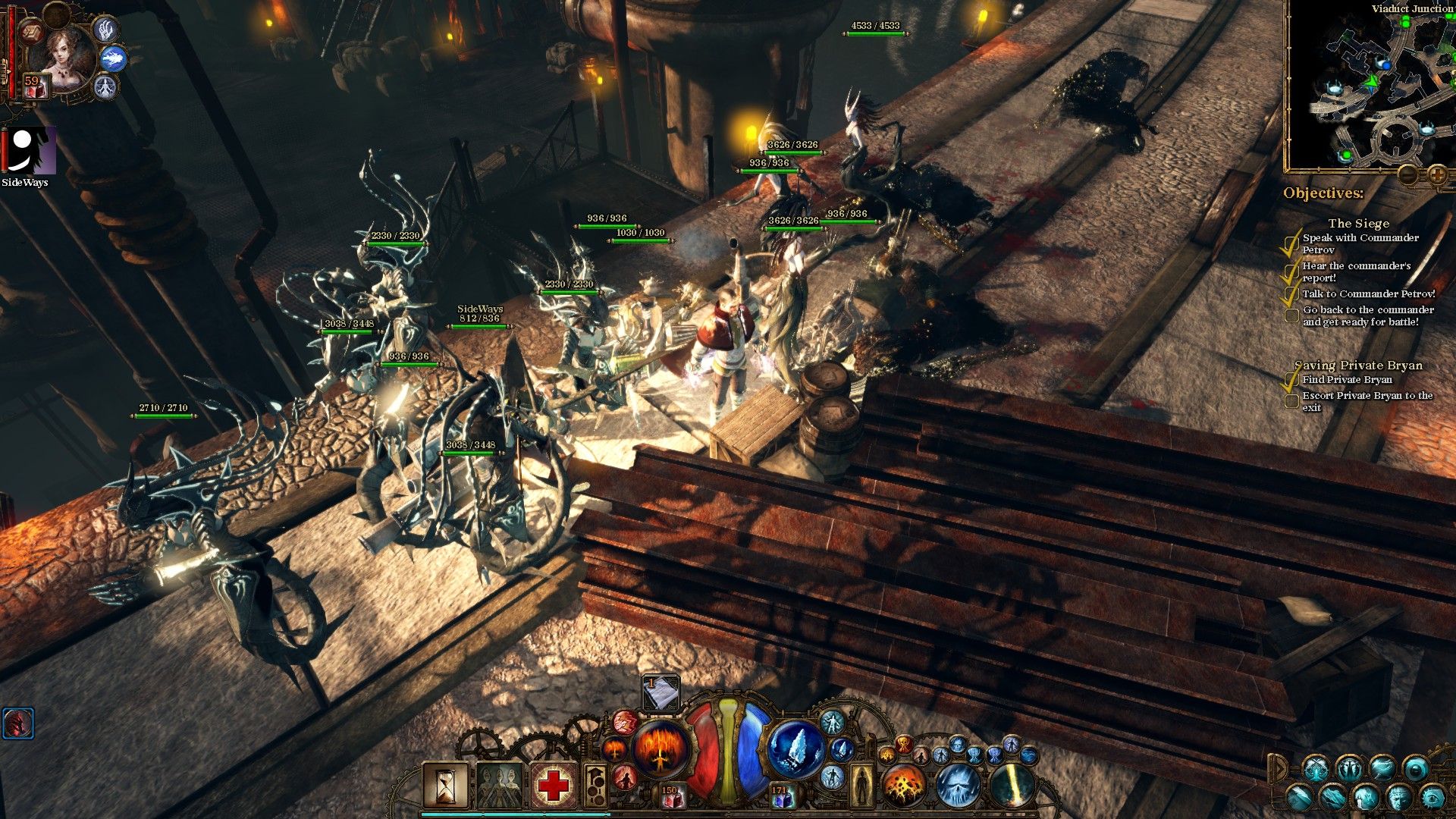Toggle the white hand companion behavior icon

coord(104,29)
